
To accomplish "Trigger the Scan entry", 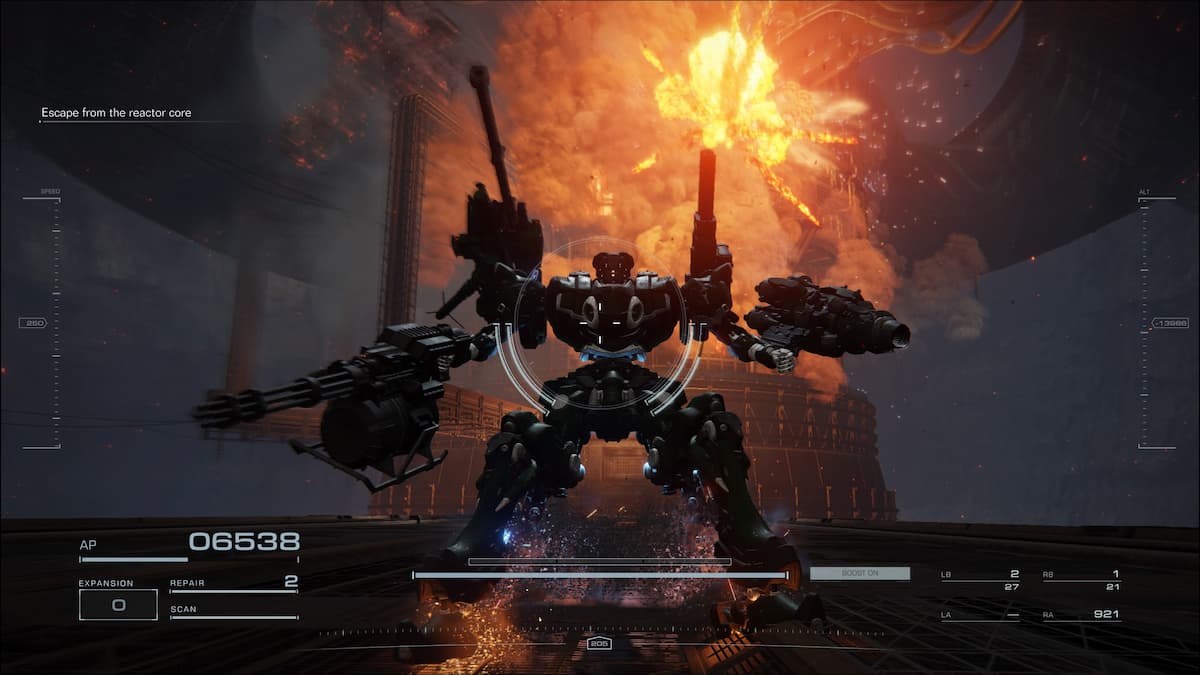I will (233, 610).
